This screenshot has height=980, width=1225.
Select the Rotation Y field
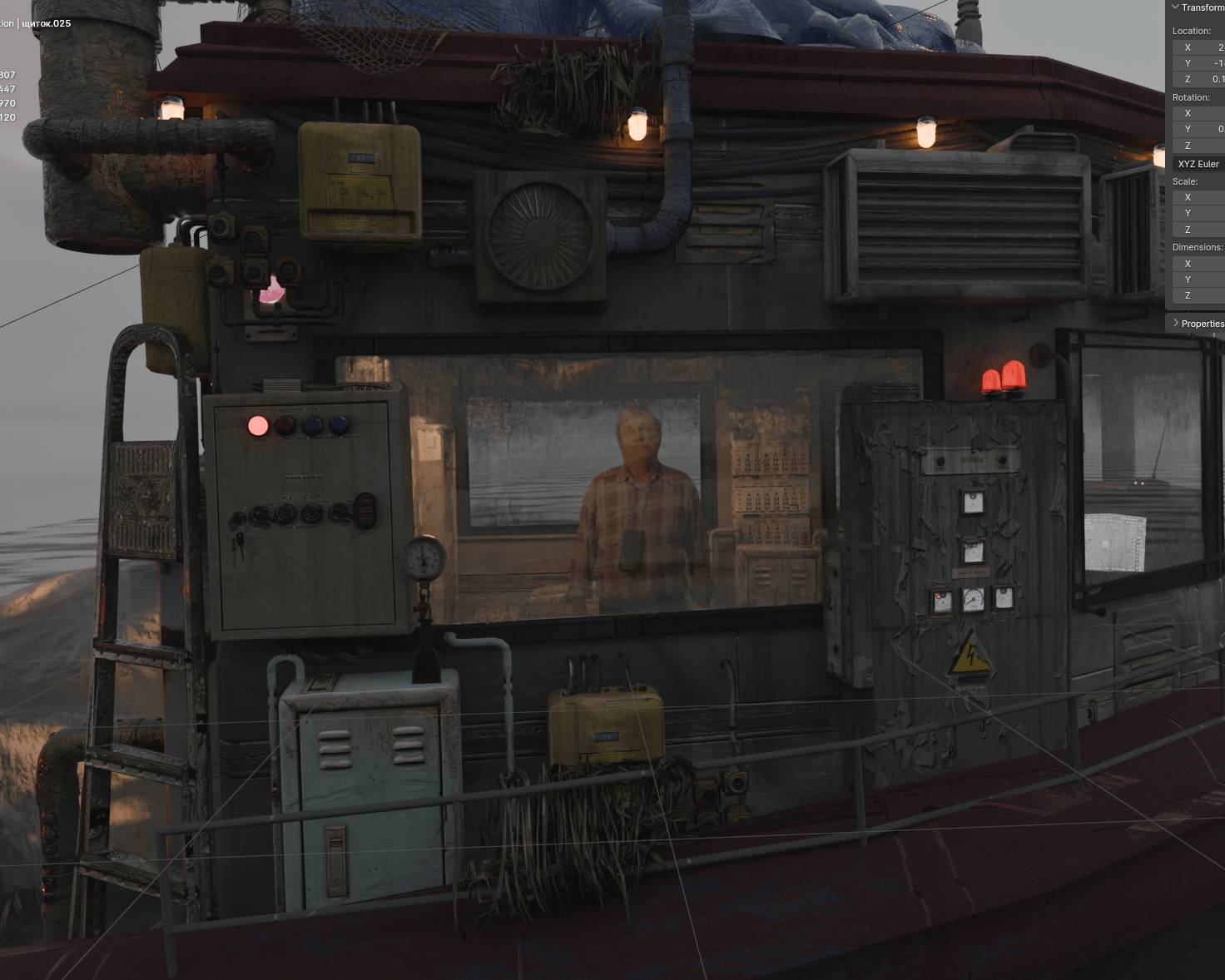[1200, 129]
